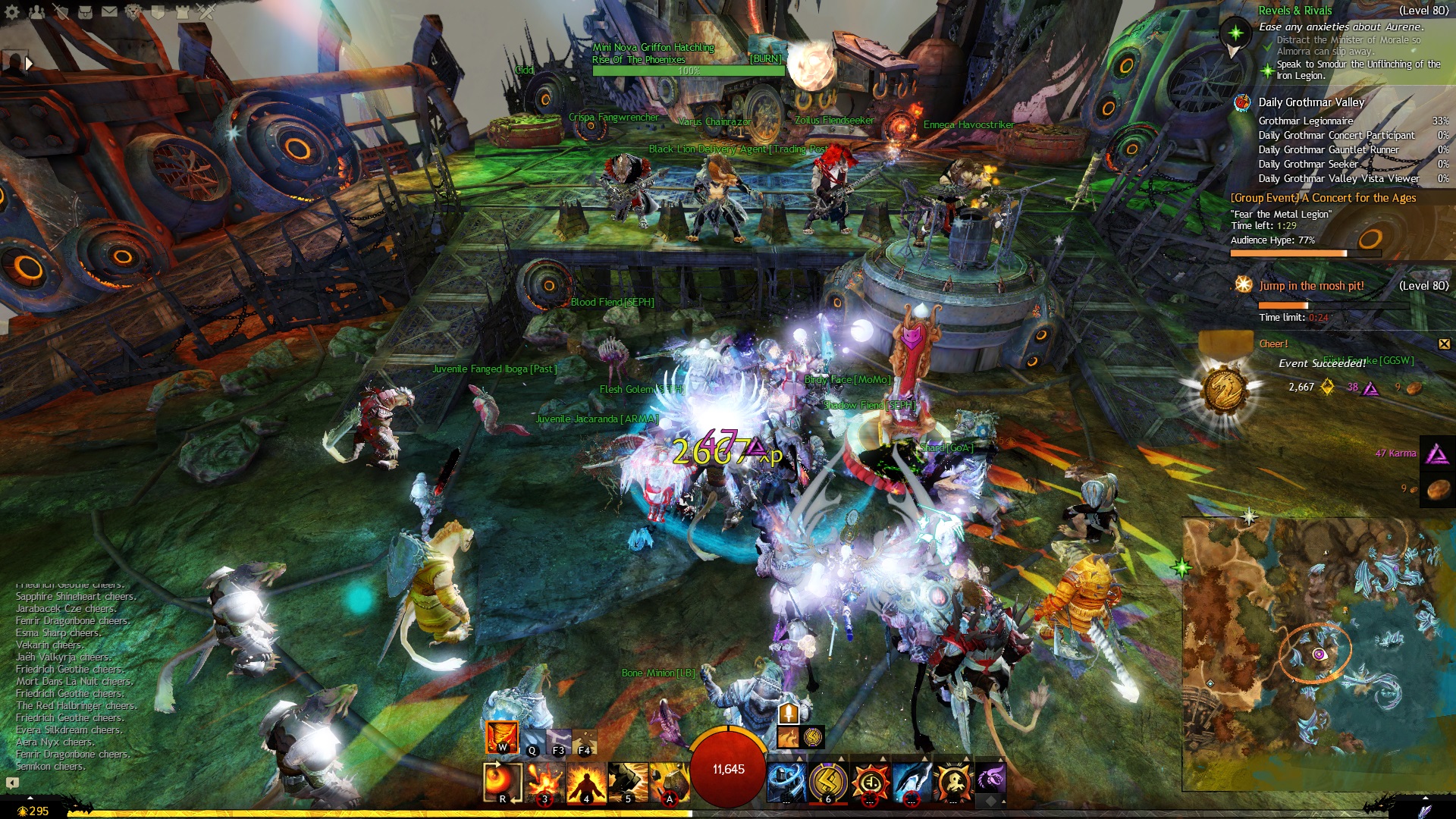The image size is (1456, 819).
Task: Switch to the air attunement F3 skill
Action: pos(558,741)
